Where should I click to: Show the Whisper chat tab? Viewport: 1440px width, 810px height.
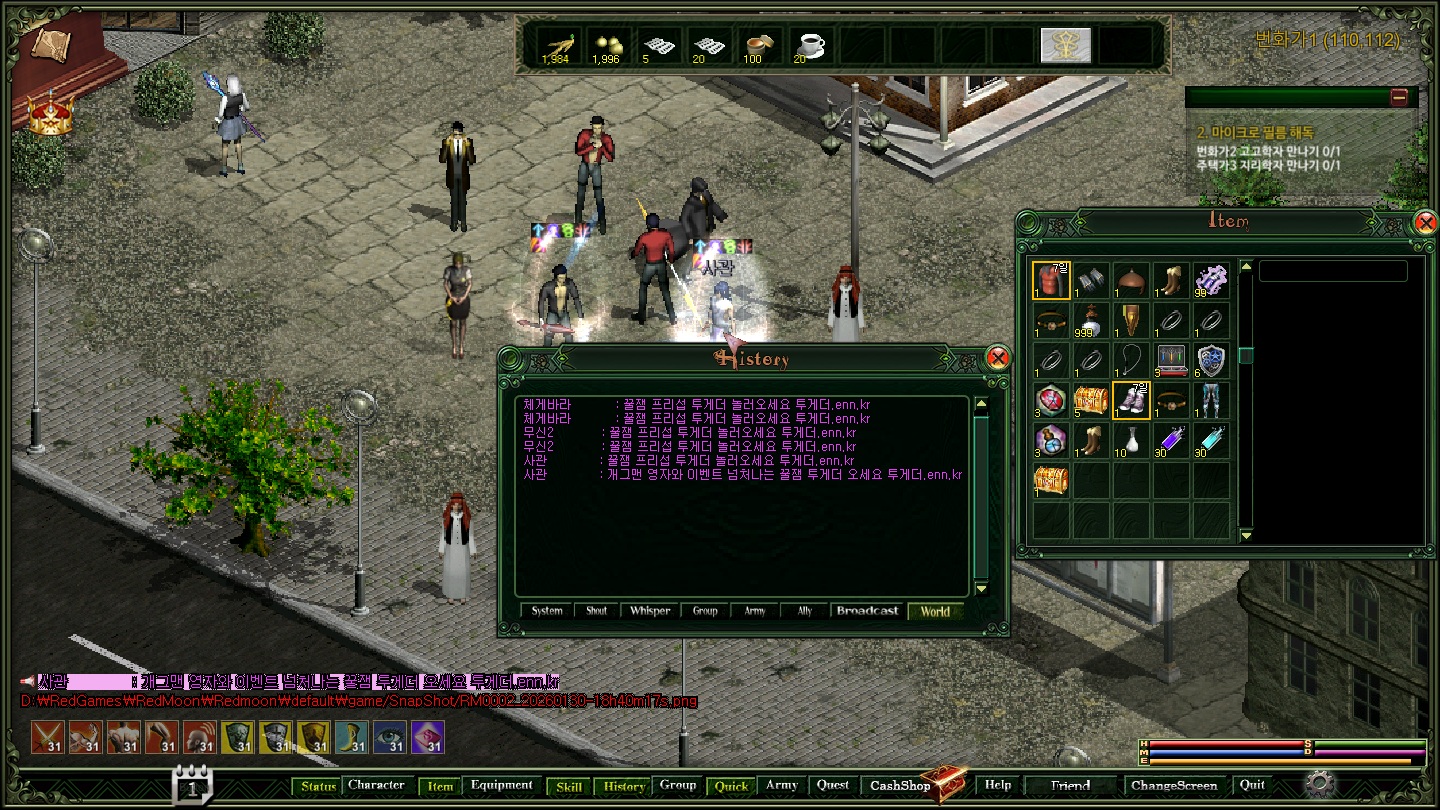coord(650,611)
